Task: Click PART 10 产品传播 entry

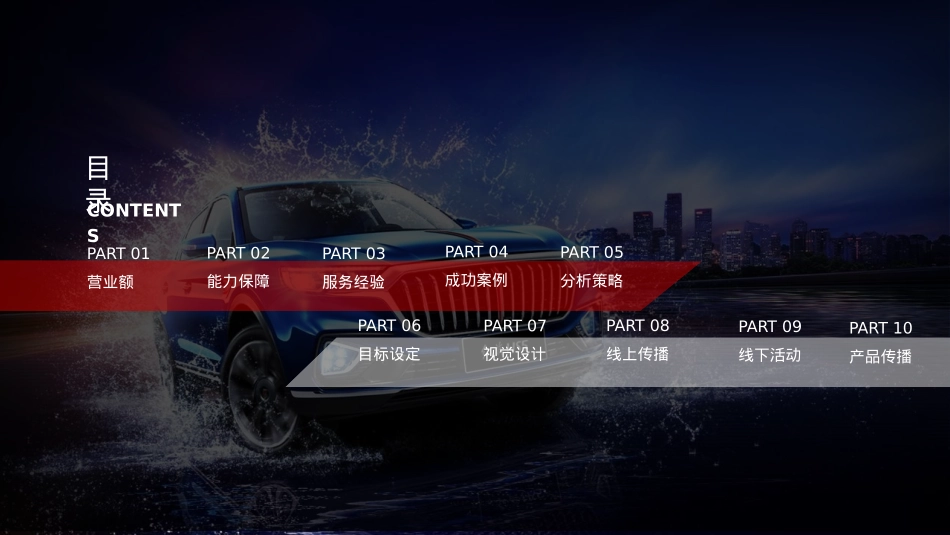Action: click(x=880, y=355)
